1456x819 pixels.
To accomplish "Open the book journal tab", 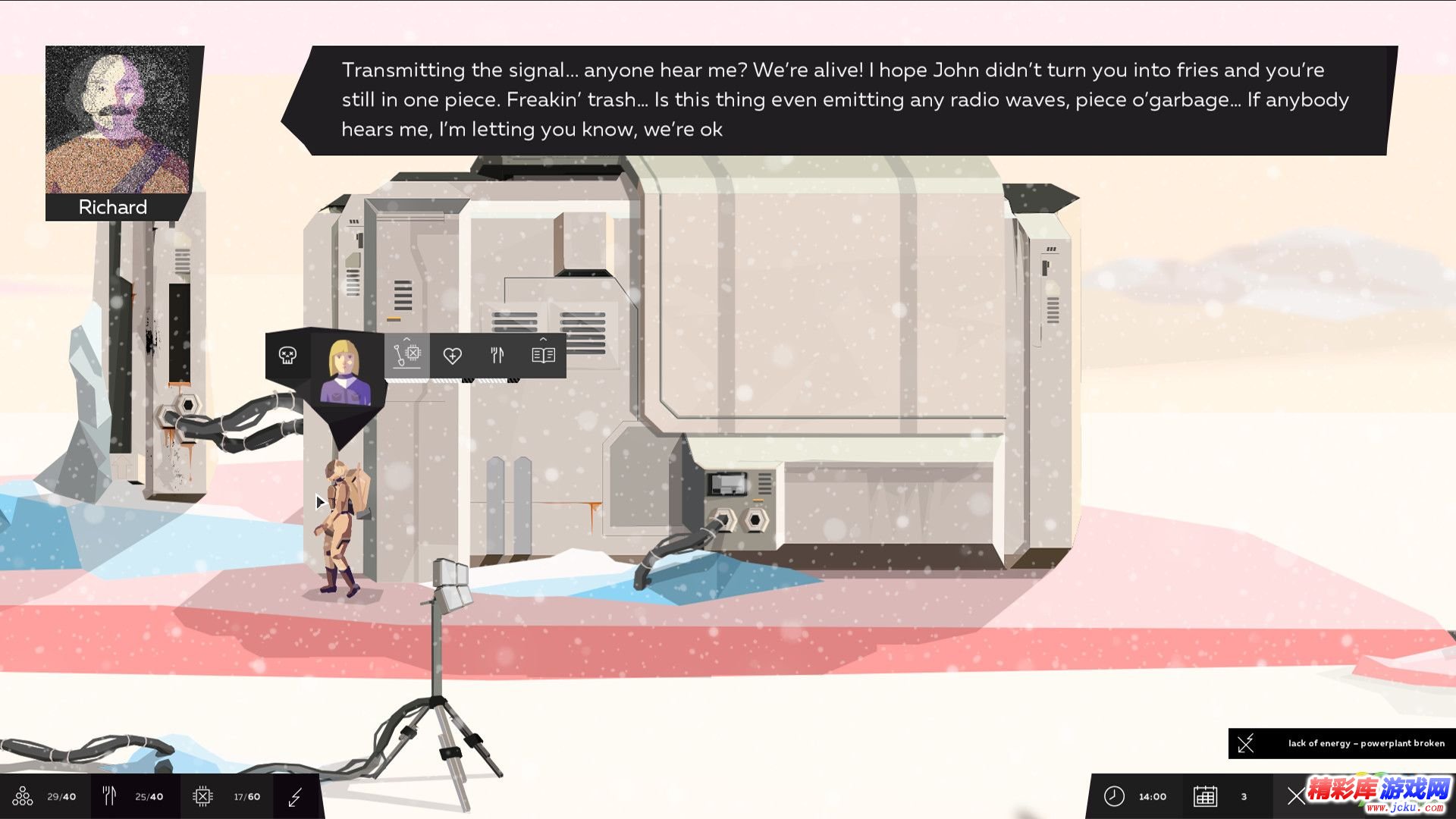I will (543, 355).
